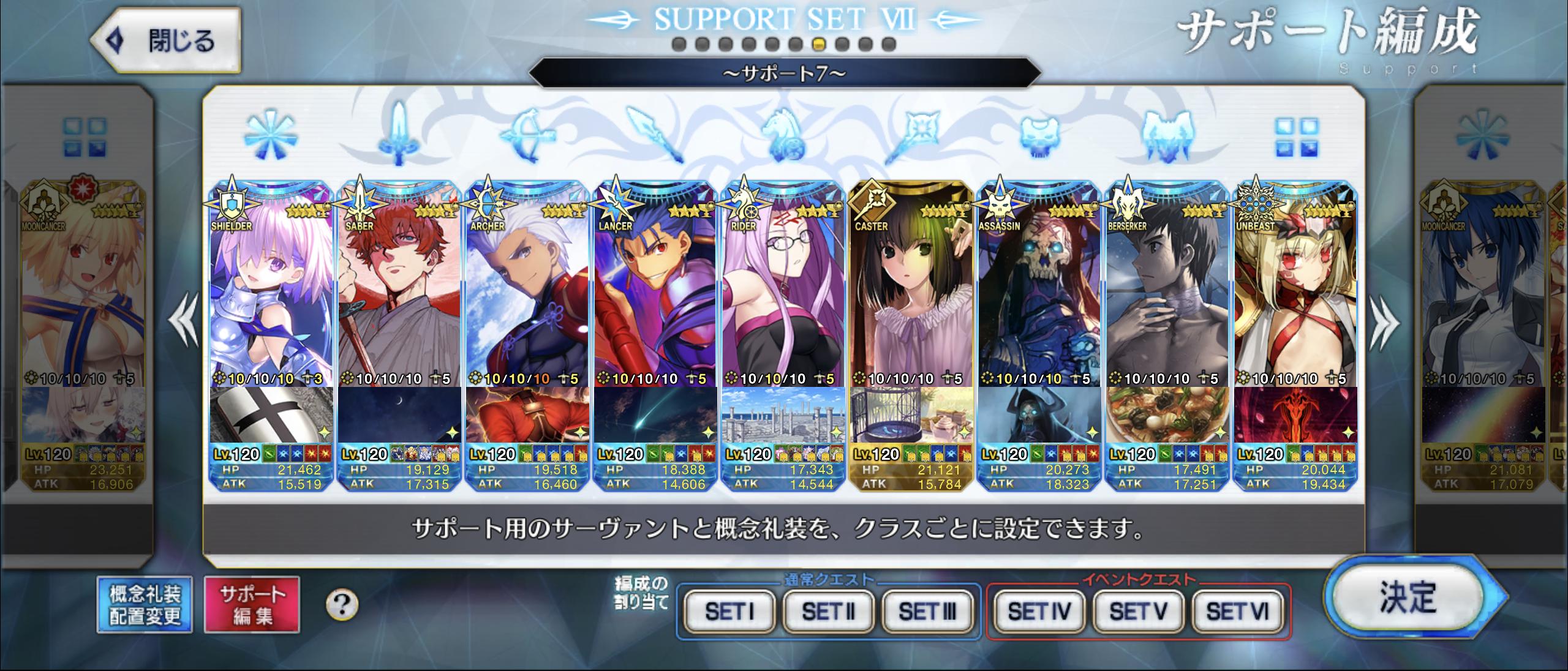This screenshot has height=671, width=1568.
Task: Assign formation to event SET V
Action: tap(1138, 610)
